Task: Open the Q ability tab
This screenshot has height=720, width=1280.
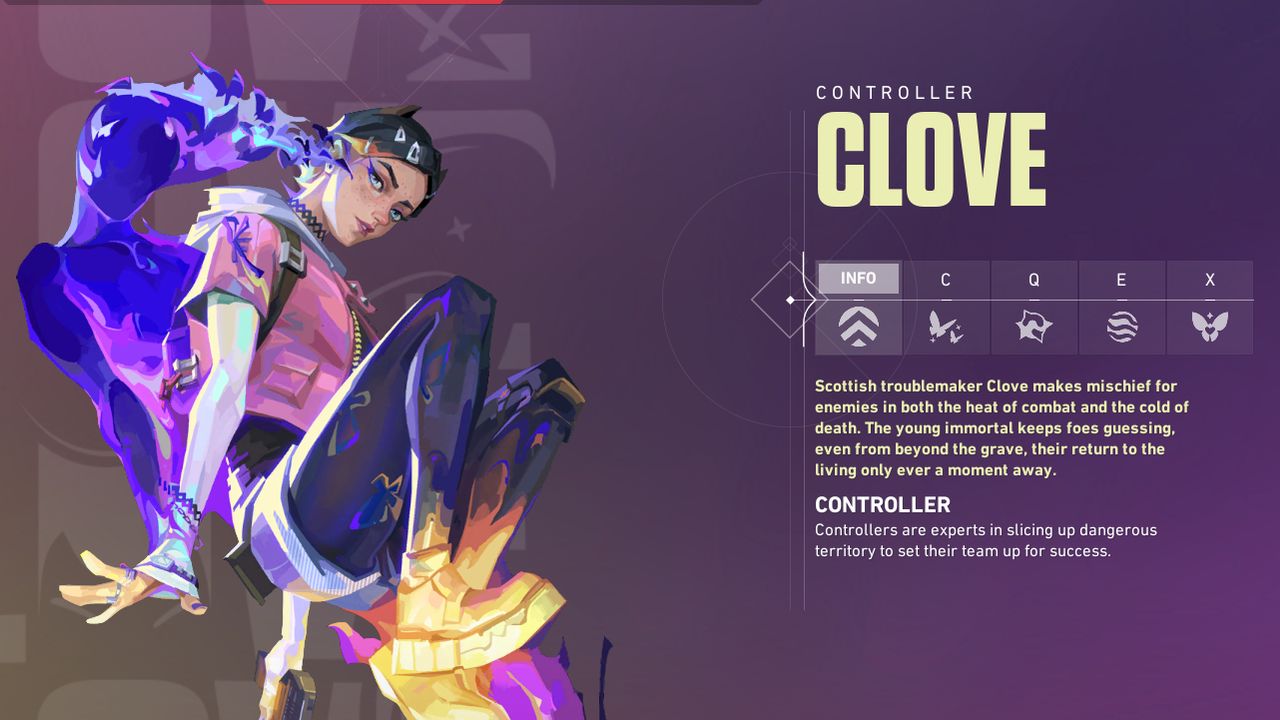Action: pyautogui.click(x=1034, y=308)
